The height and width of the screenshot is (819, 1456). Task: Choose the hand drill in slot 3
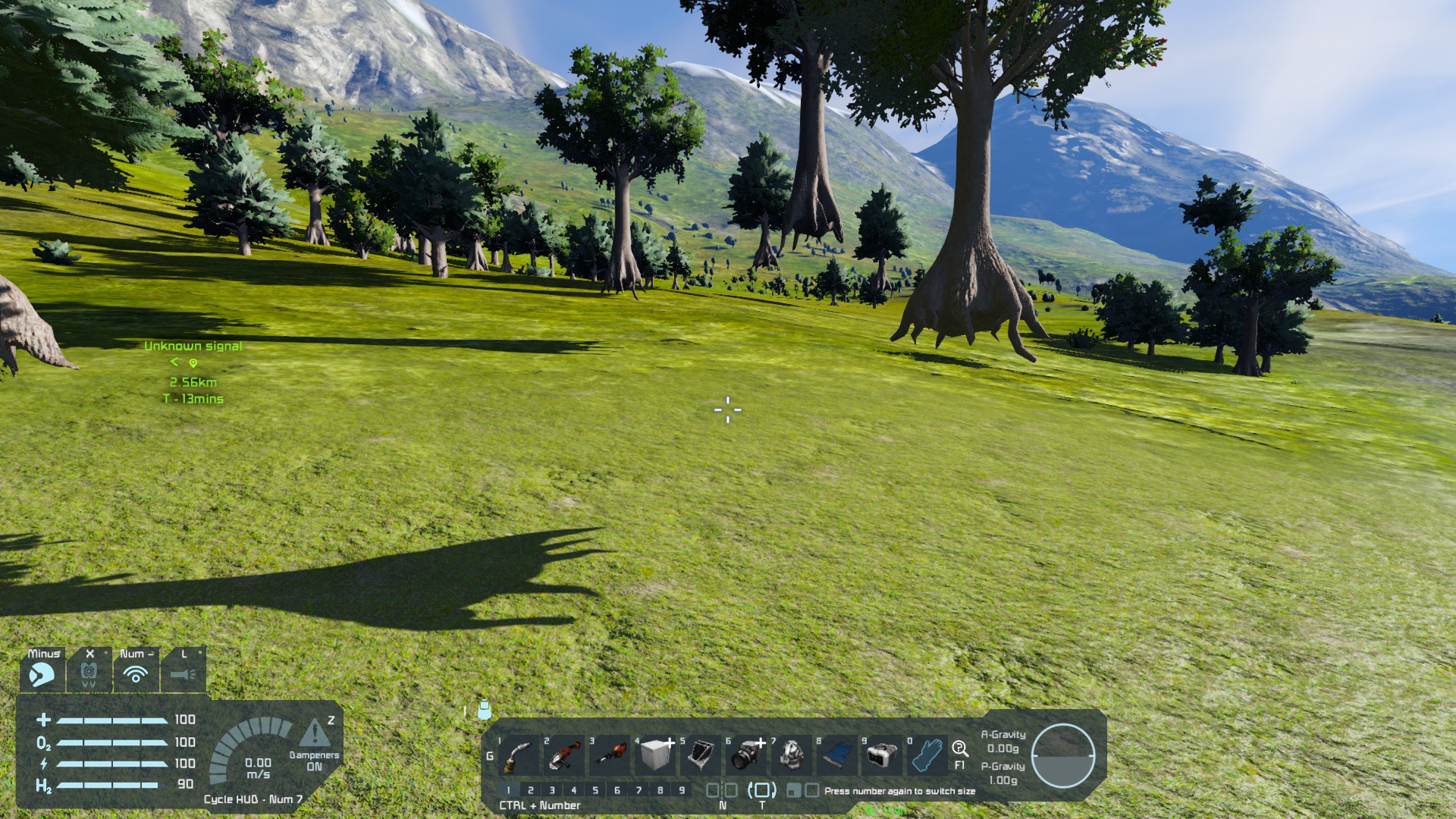coord(610,755)
